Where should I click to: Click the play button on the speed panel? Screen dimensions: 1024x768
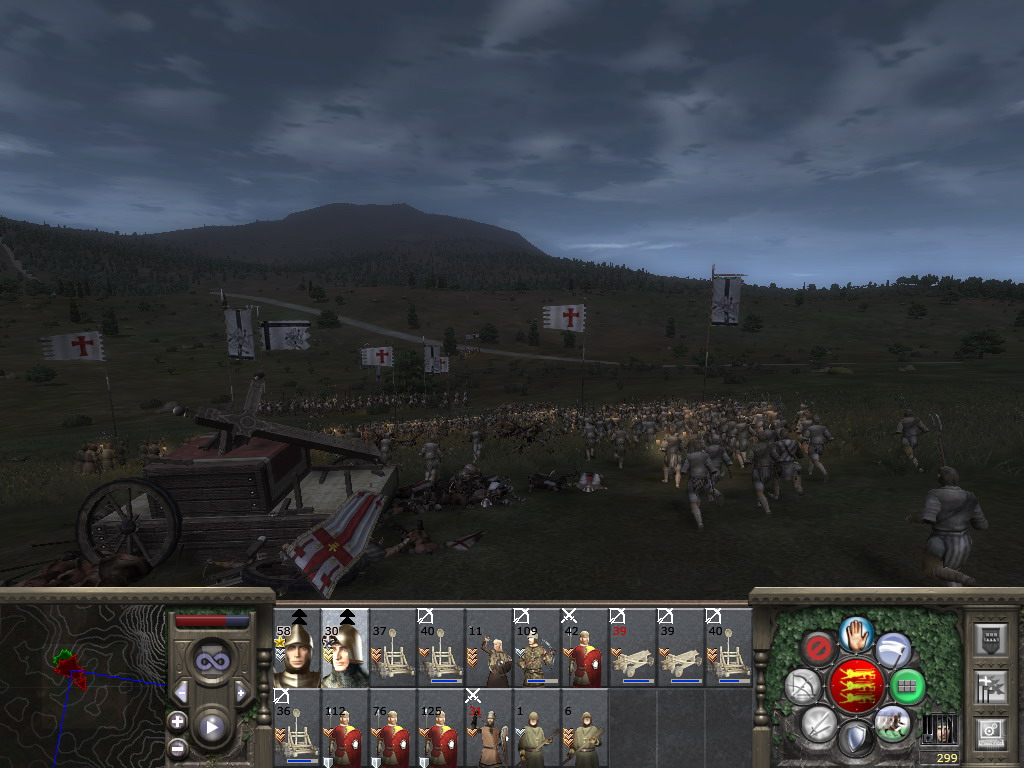(211, 727)
